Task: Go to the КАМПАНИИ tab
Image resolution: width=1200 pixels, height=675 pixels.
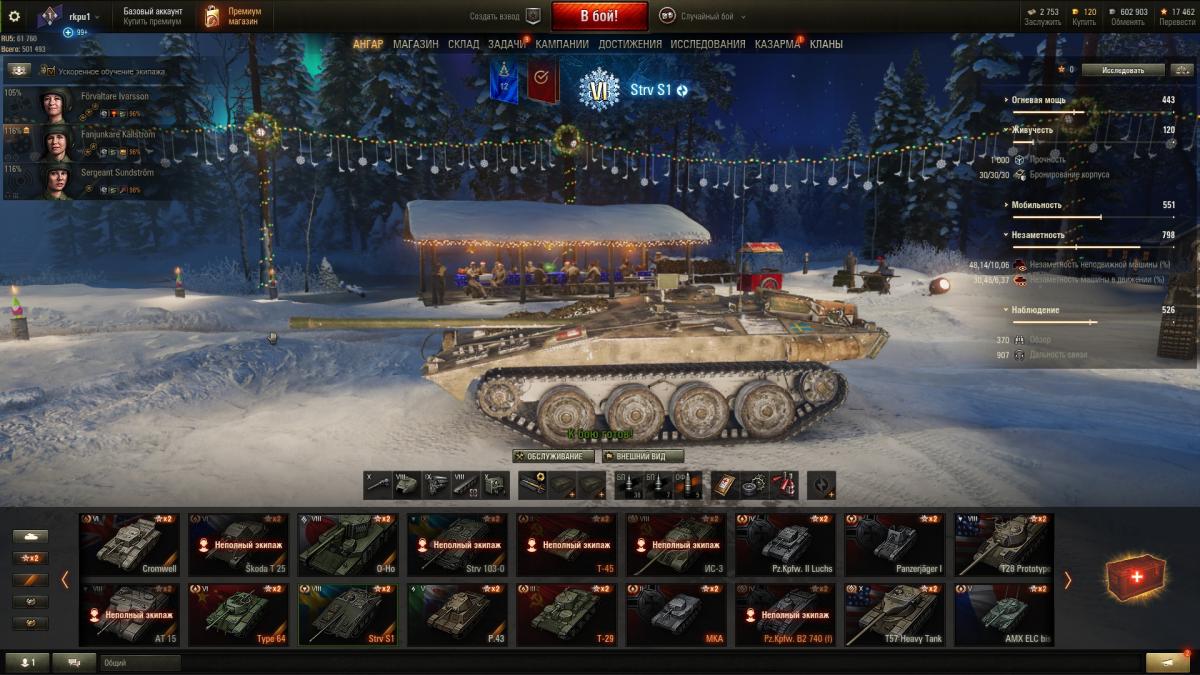Action: 562,44
